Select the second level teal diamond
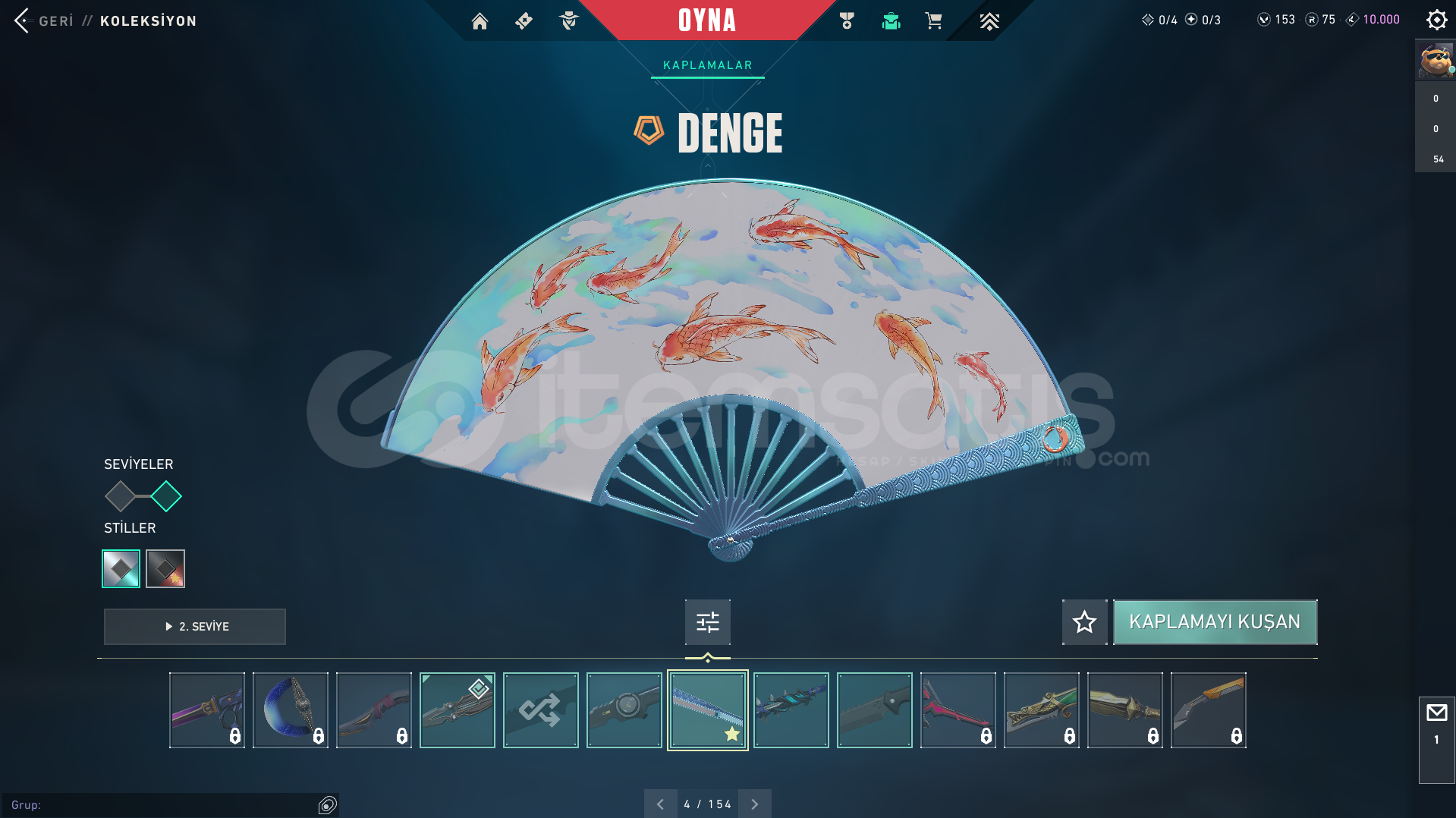Viewport: 1456px width, 818px height. [166, 497]
